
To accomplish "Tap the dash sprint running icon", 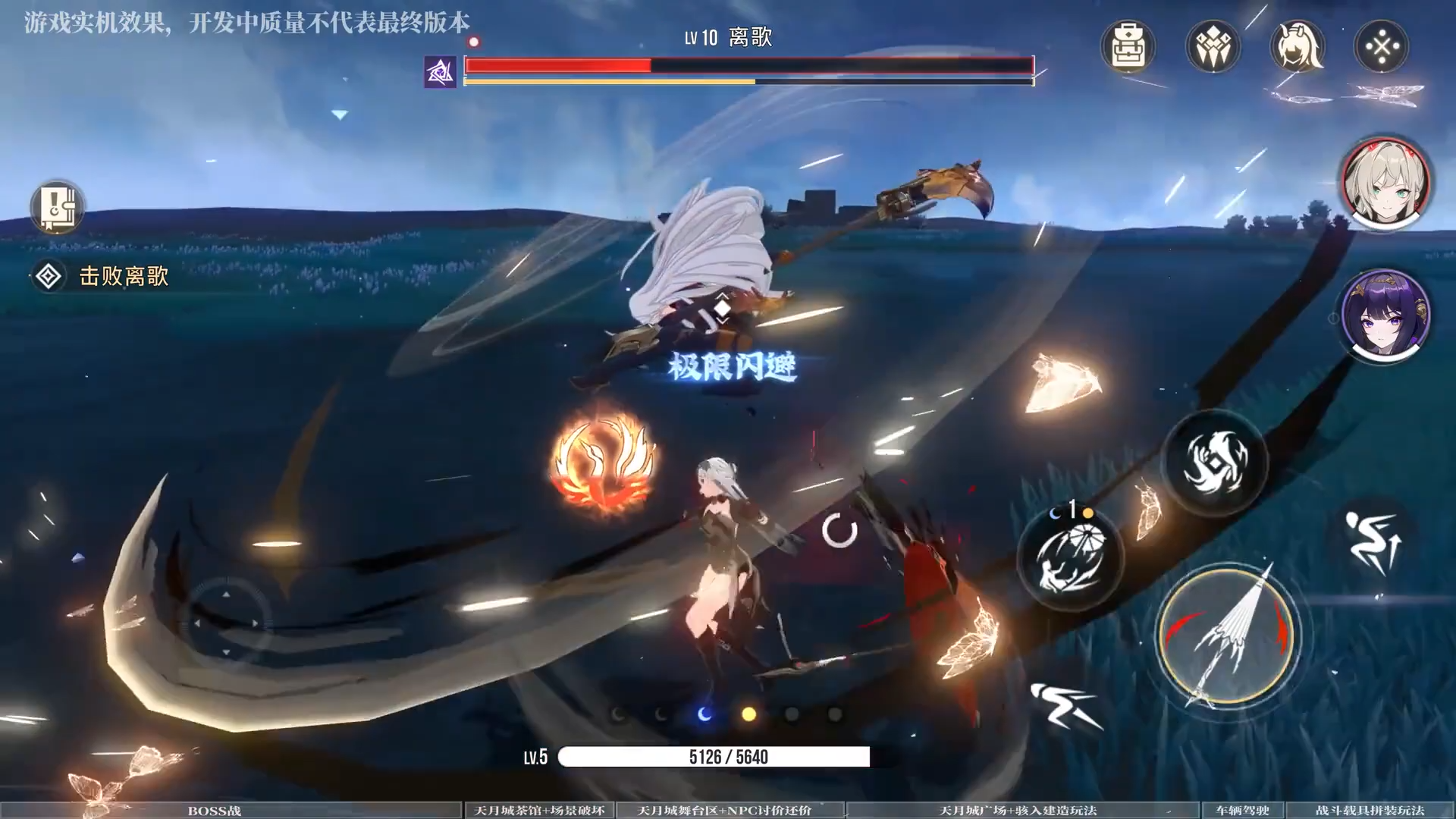I will point(1065,706).
